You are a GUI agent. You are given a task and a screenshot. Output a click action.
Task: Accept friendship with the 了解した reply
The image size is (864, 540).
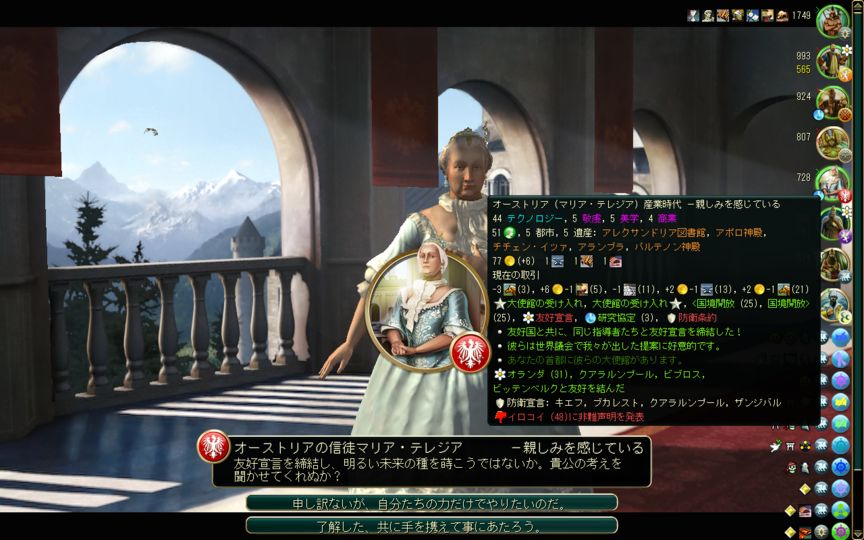[x=431, y=525]
